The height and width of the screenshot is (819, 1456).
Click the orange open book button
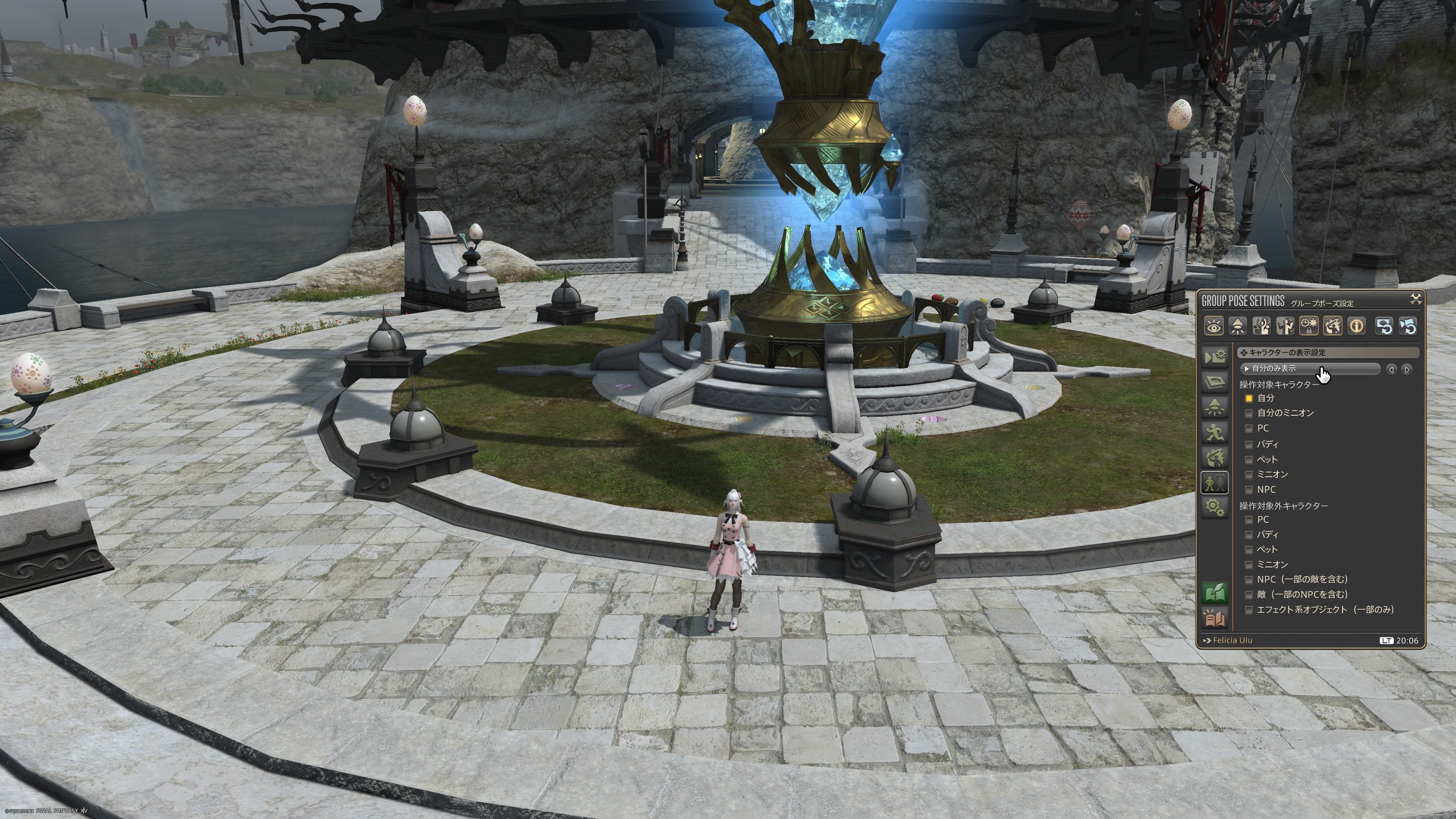click(1214, 618)
